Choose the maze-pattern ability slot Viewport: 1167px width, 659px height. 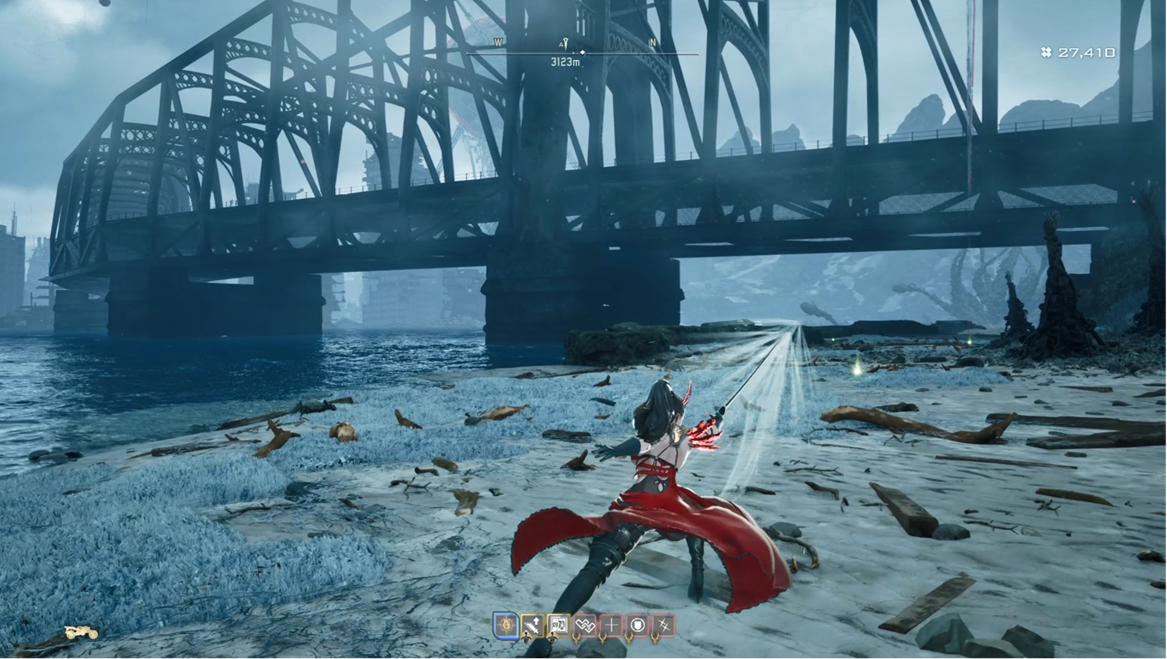(x=558, y=626)
